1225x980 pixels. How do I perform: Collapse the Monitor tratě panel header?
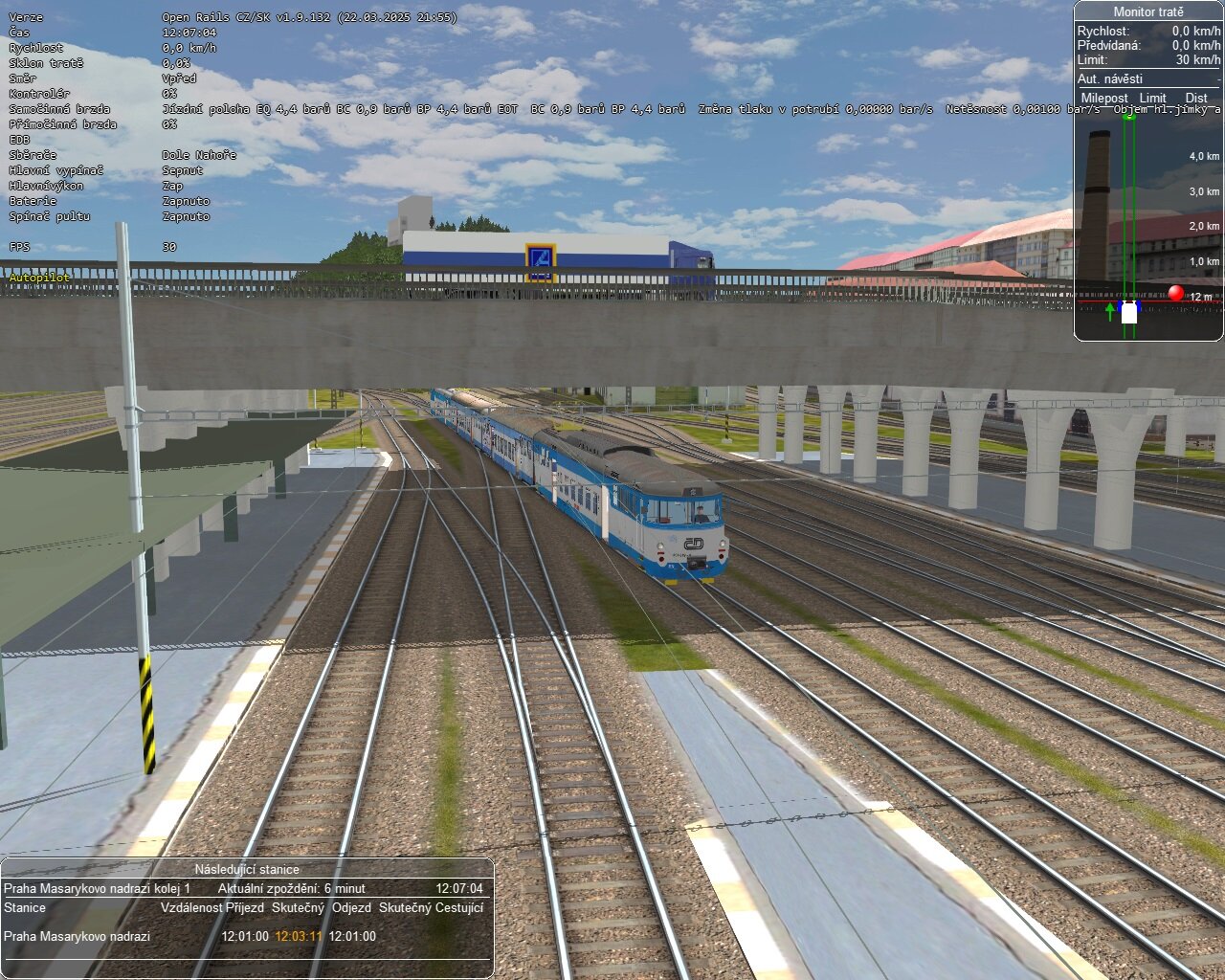pos(1148,12)
